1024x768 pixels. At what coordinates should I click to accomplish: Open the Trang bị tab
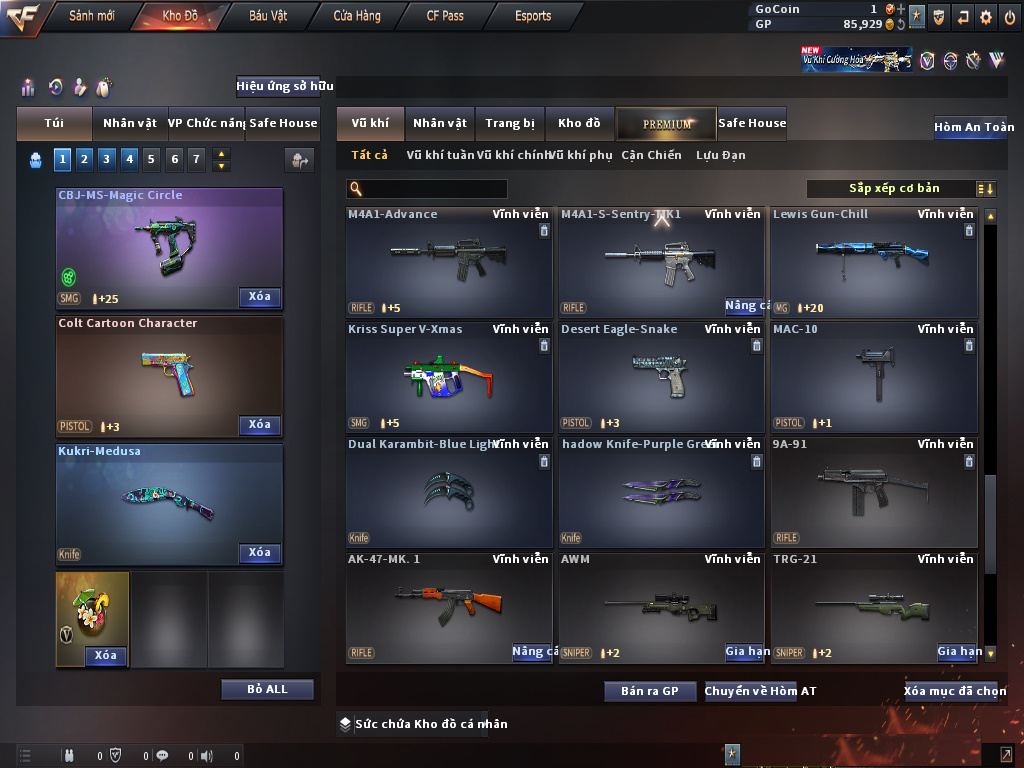tap(509, 124)
